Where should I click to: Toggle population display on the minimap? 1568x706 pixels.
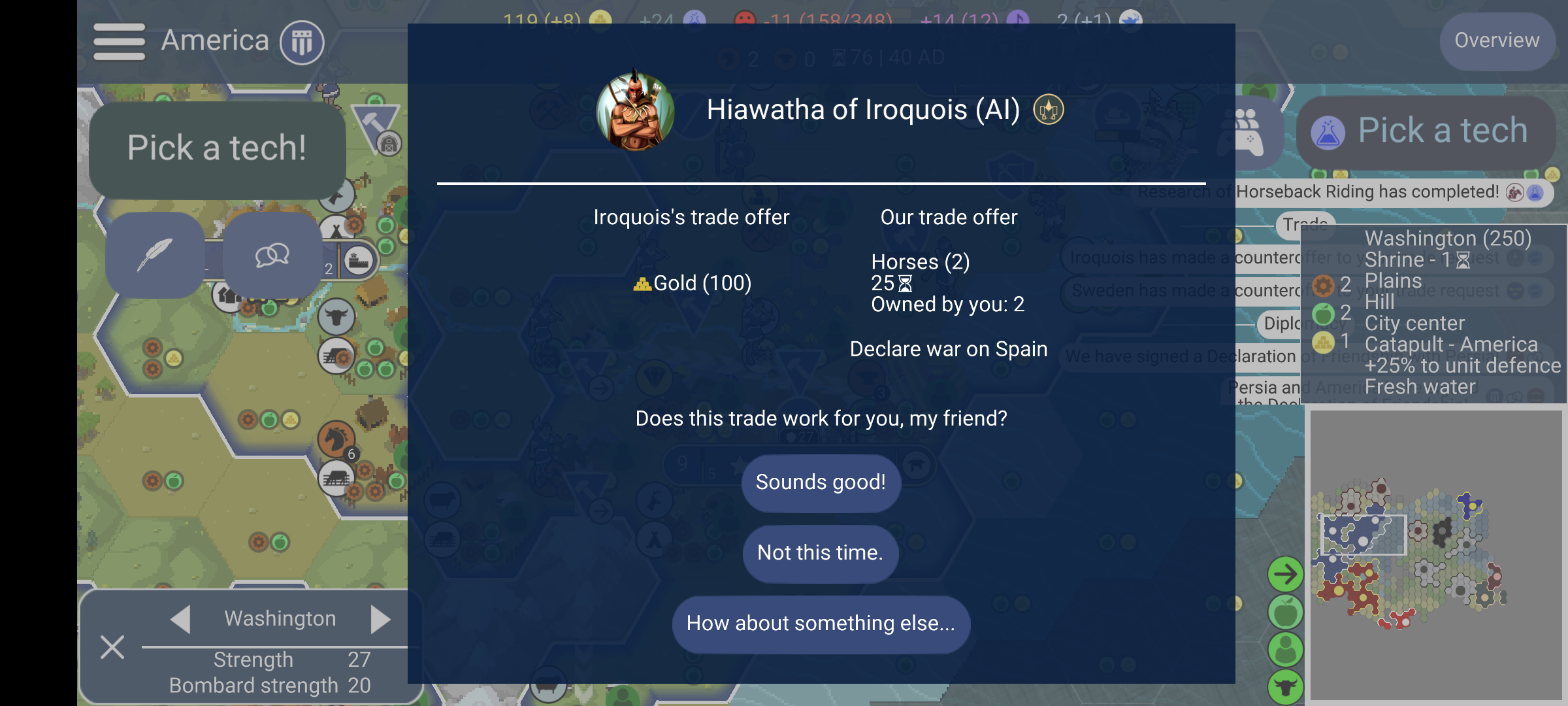[x=1284, y=648]
